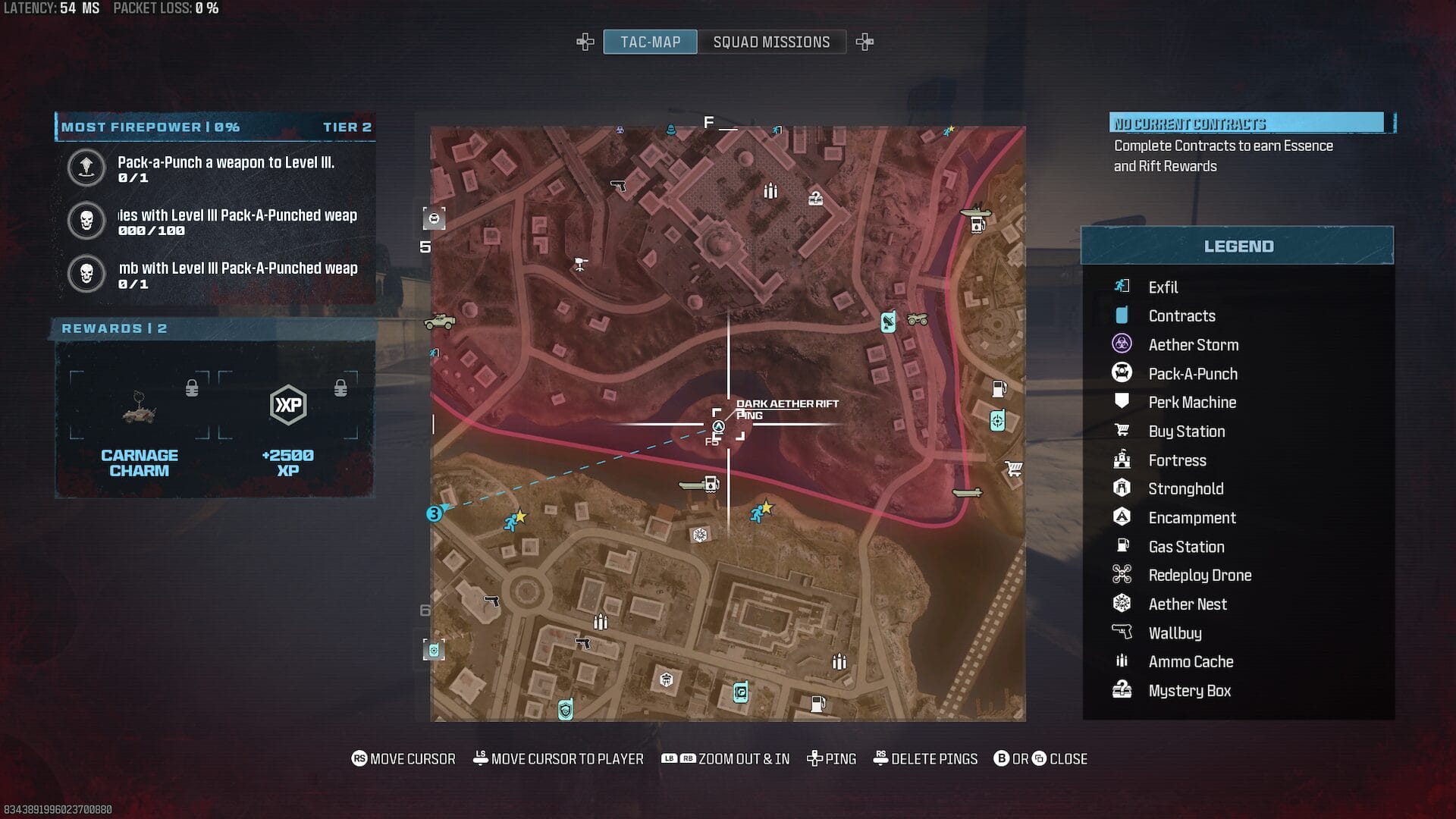This screenshot has width=1456, height=819.
Task: Switch to the Squad Missions tab
Action: (771, 42)
